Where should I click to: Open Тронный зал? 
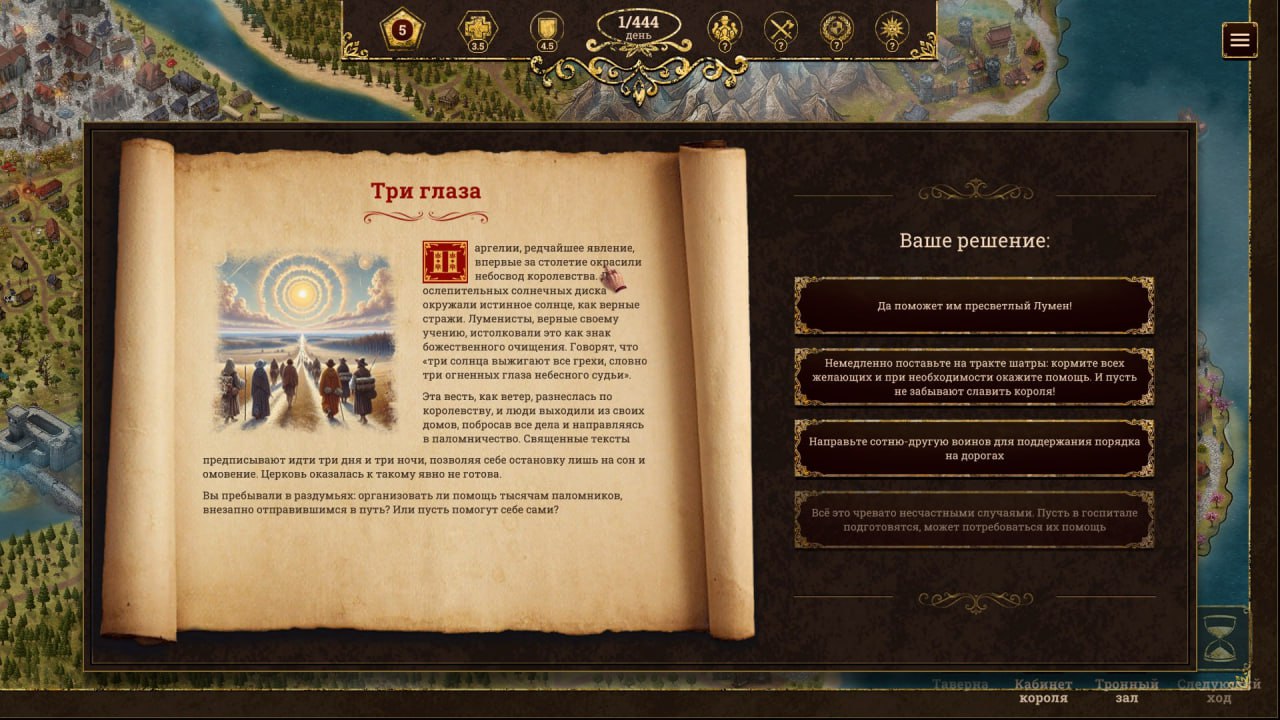[x=1126, y=691]
